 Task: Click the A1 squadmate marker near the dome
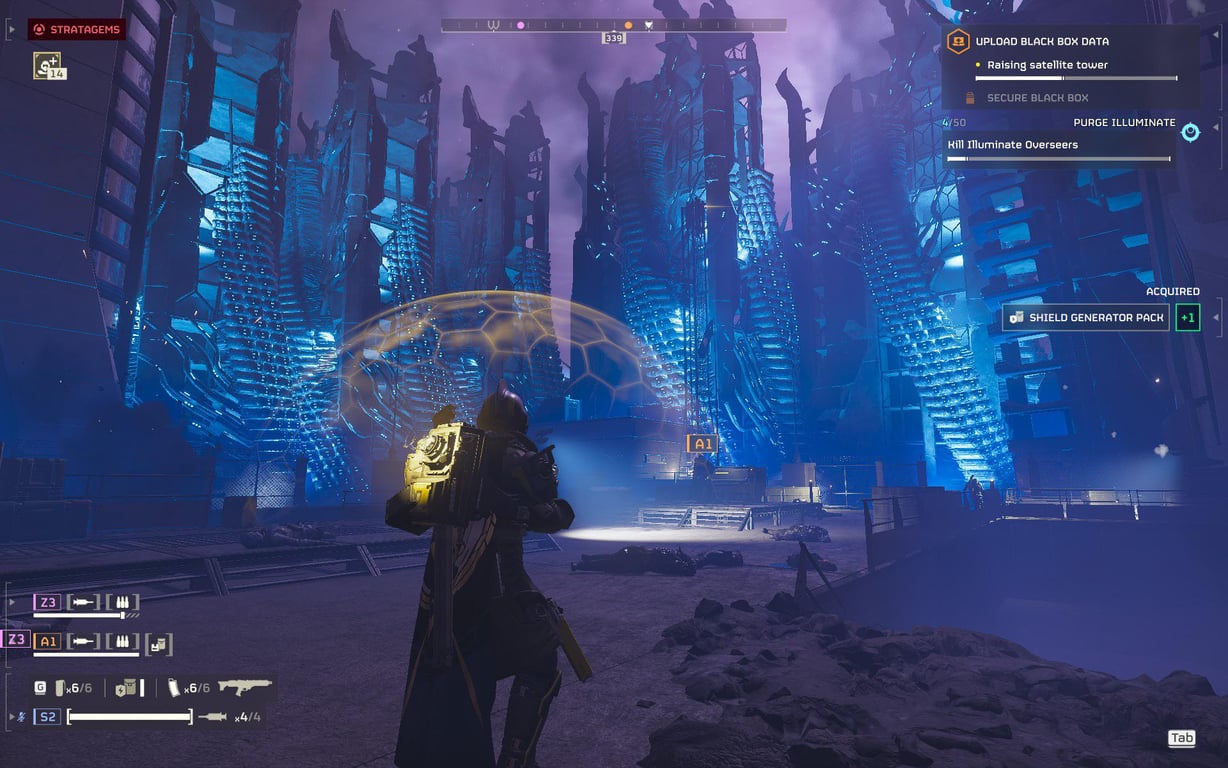tap(702, 444)
